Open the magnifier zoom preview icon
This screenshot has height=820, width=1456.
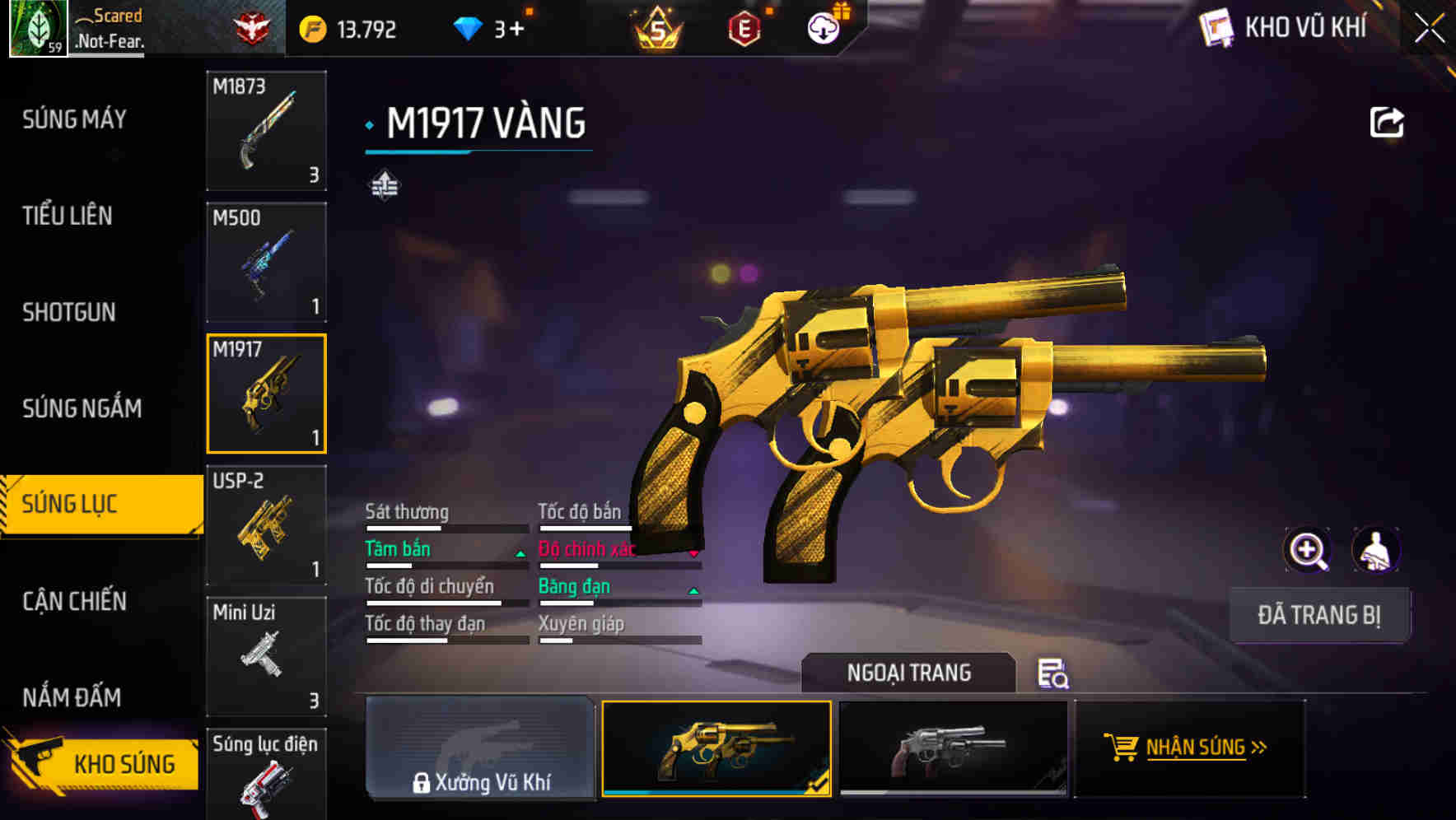coord(1308,550)
